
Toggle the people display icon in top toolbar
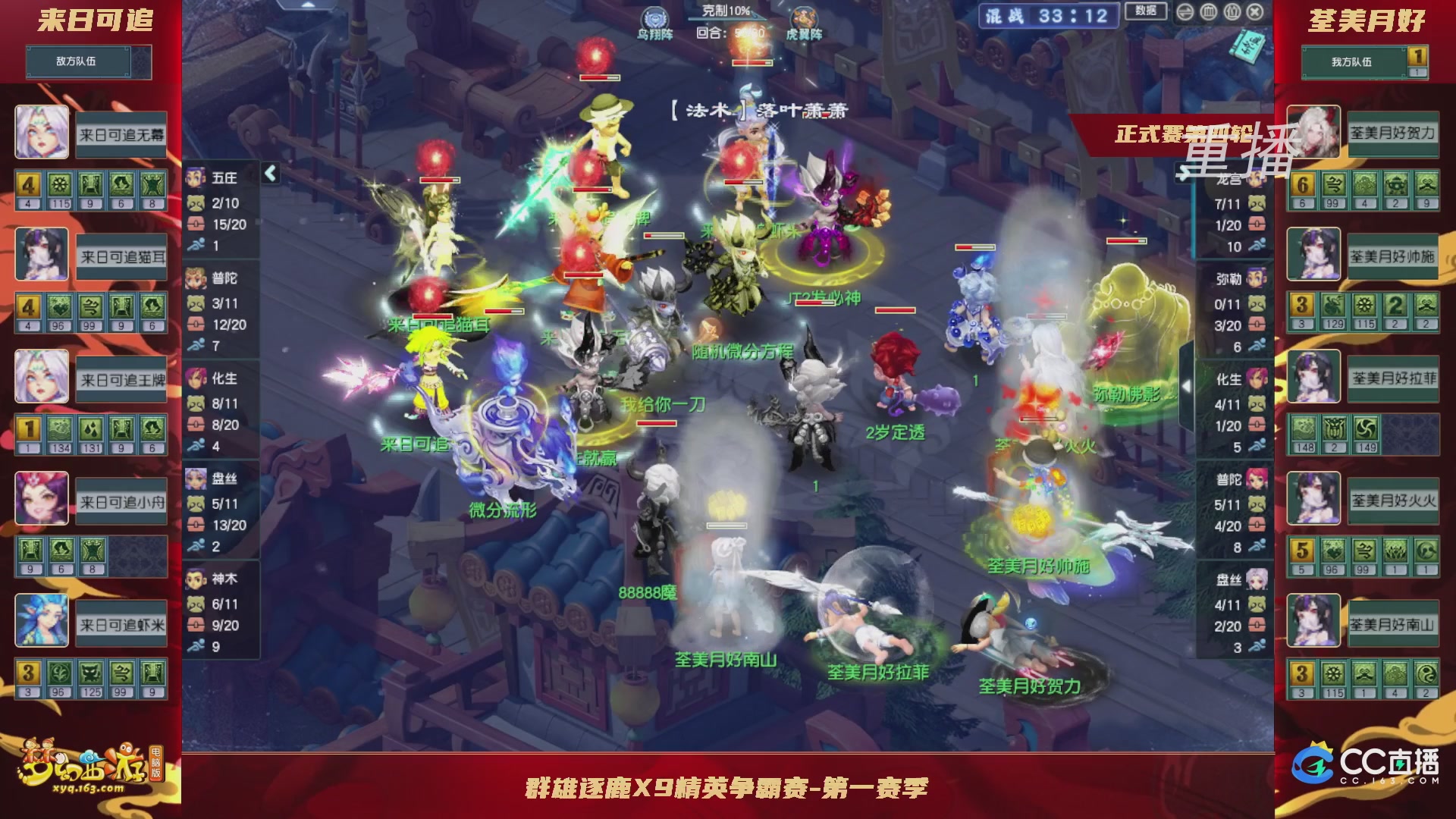point(1231,13)
